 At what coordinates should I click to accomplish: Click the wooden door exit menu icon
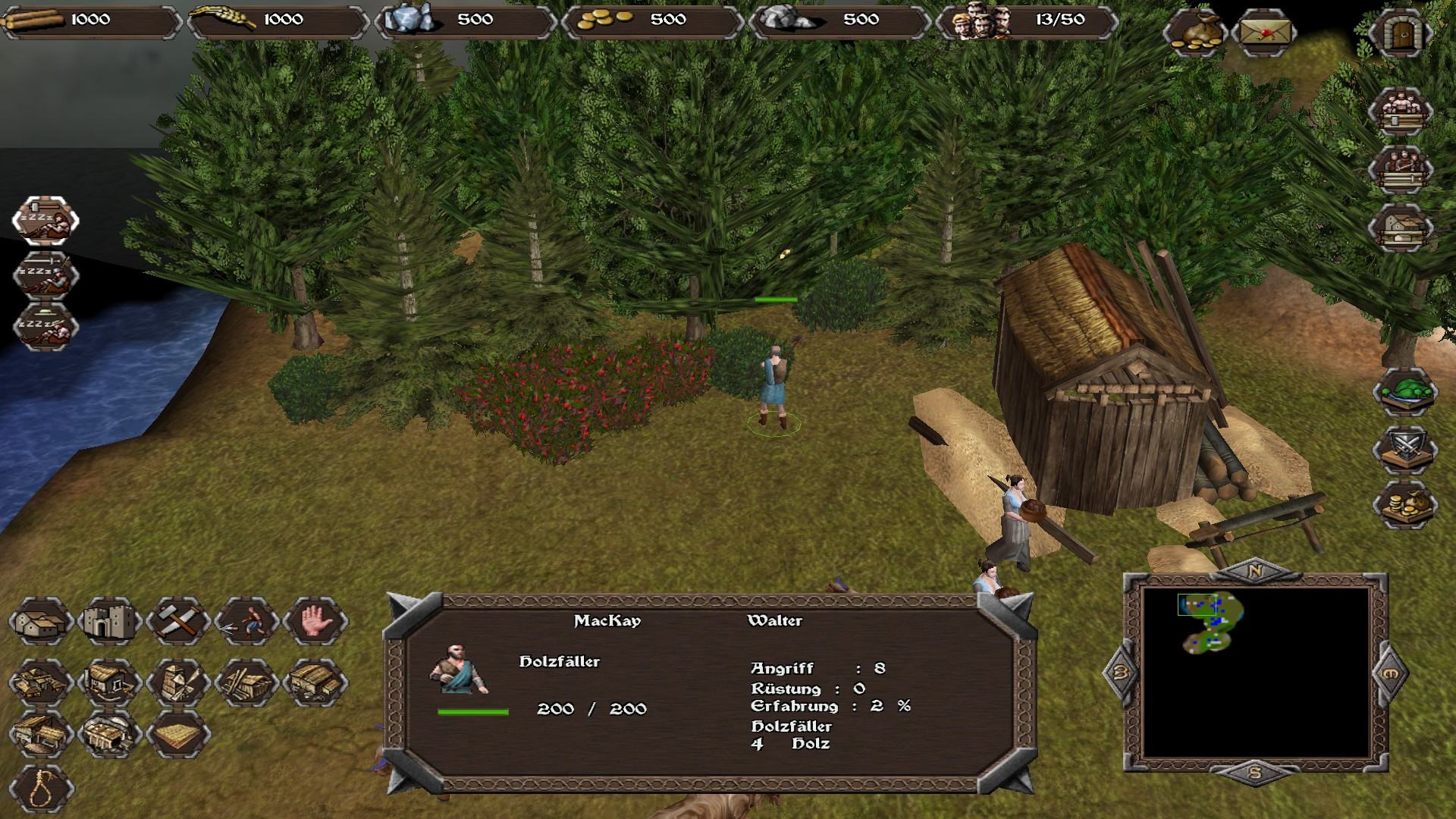click(1400, 33)
